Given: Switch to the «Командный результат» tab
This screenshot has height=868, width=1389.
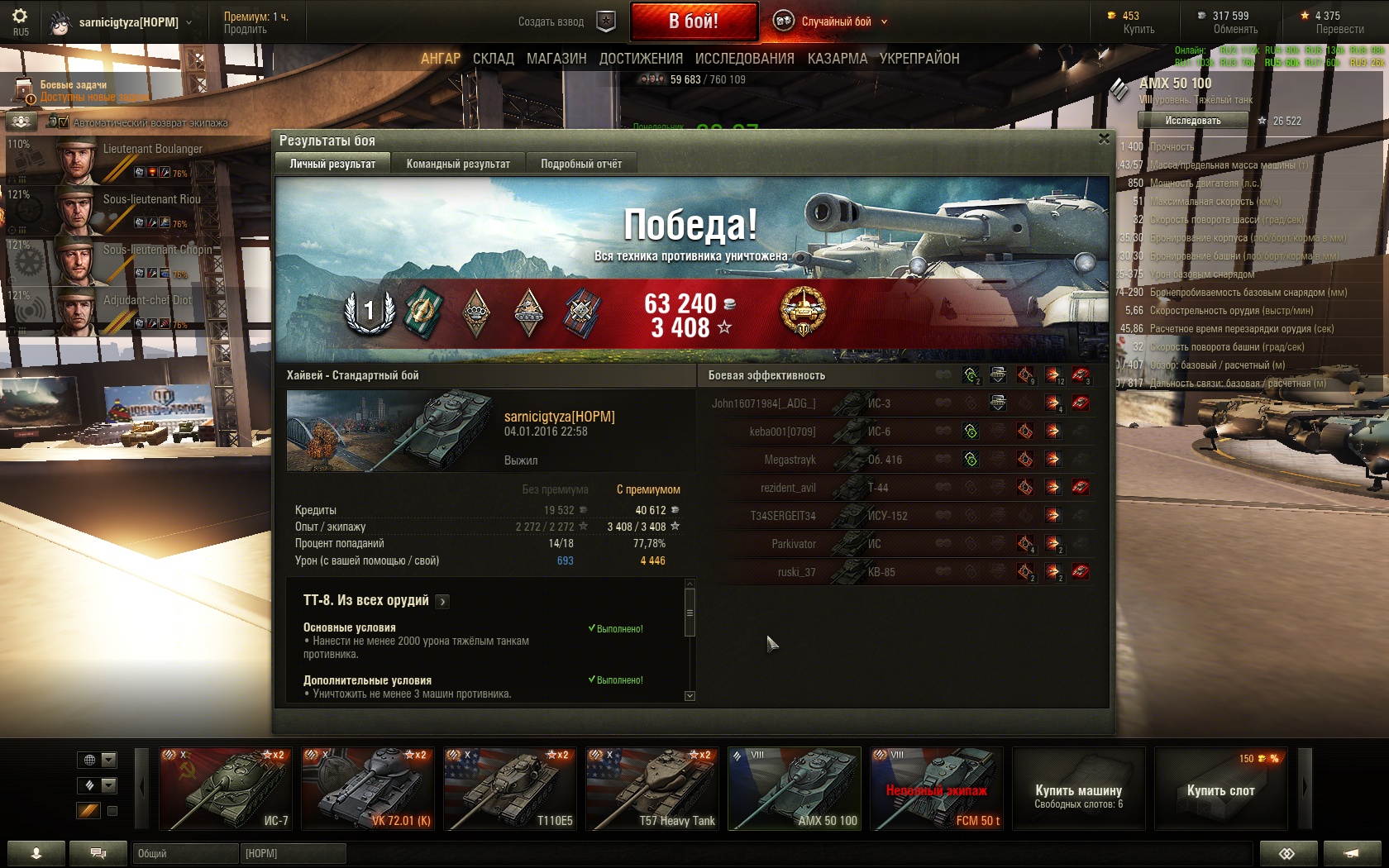Looking at the screenshot, I should pos(458,164).
